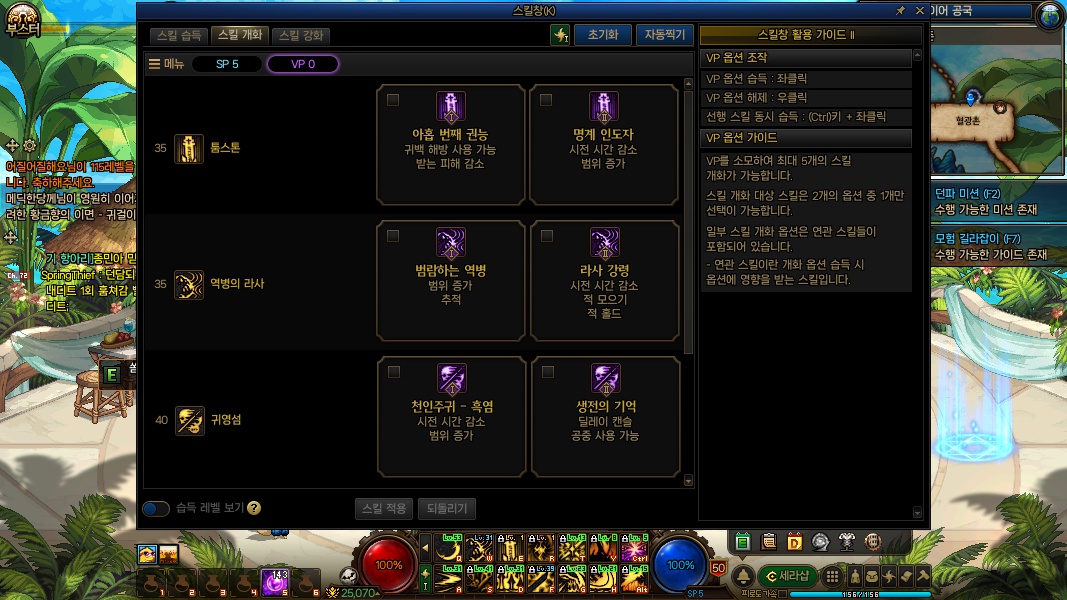Click the 툼스톤 skill icon
The width and height of the screenshot is (1067, 600).
189,148
